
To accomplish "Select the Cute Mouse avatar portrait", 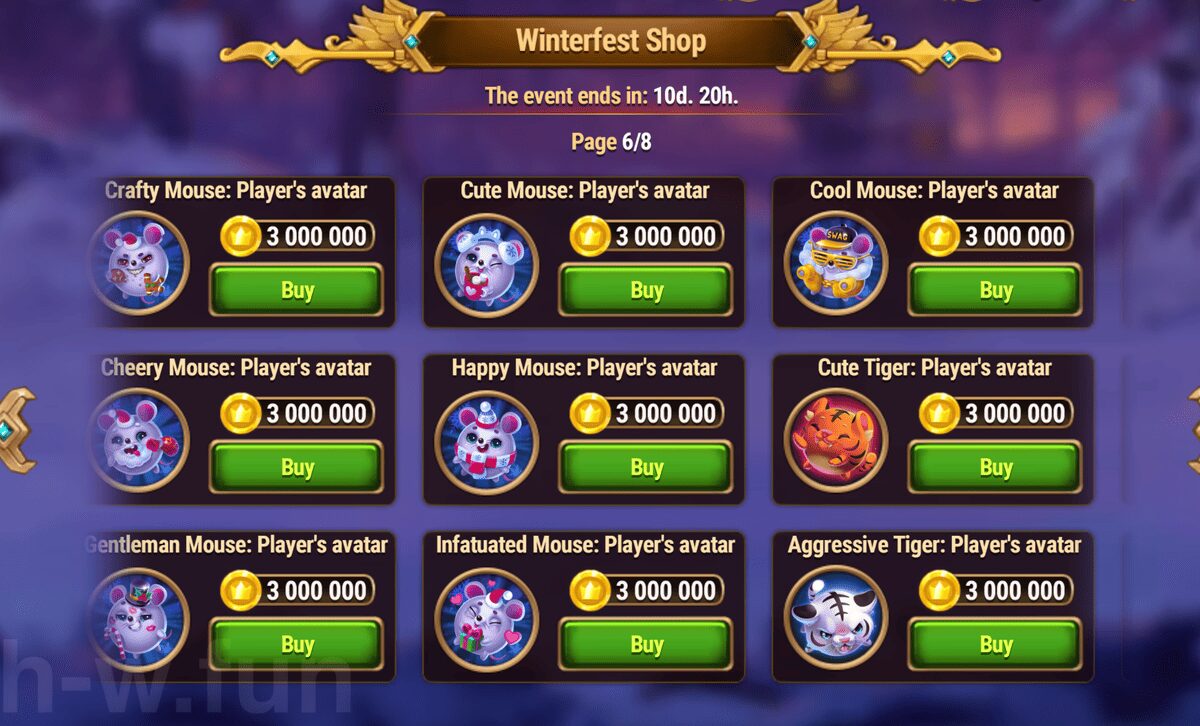I will 486,264.
